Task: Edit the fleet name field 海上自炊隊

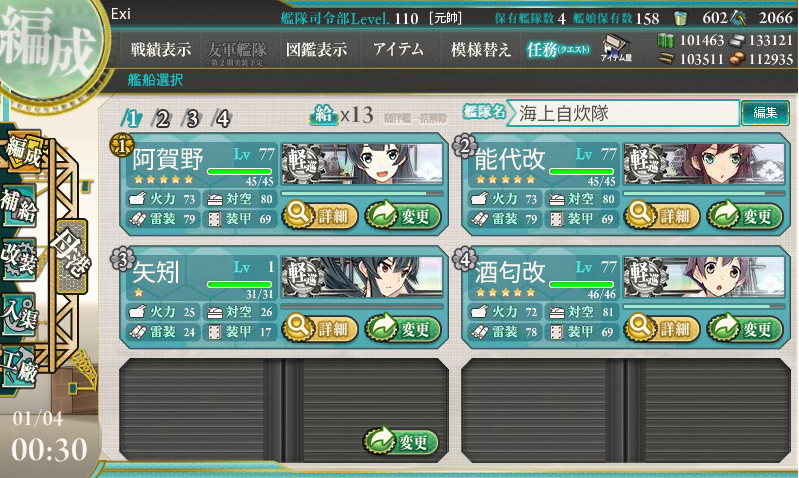Action: point(622,113)
